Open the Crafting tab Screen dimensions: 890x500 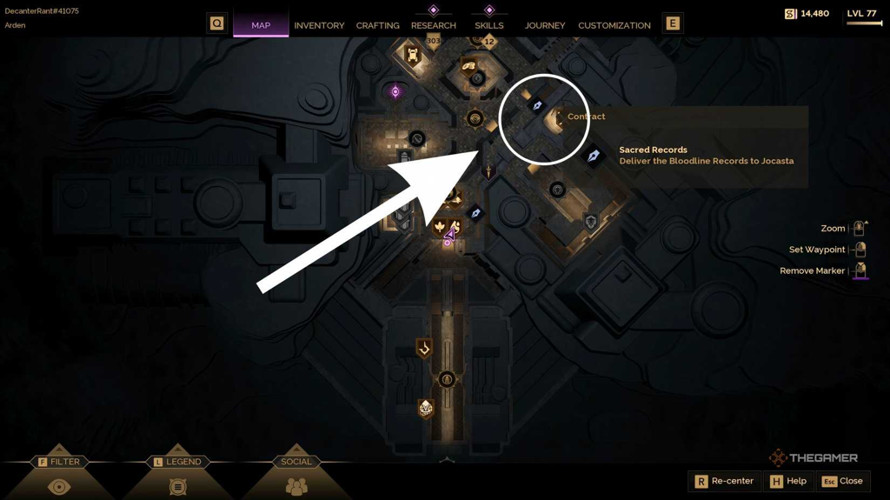tap(377, 25)
